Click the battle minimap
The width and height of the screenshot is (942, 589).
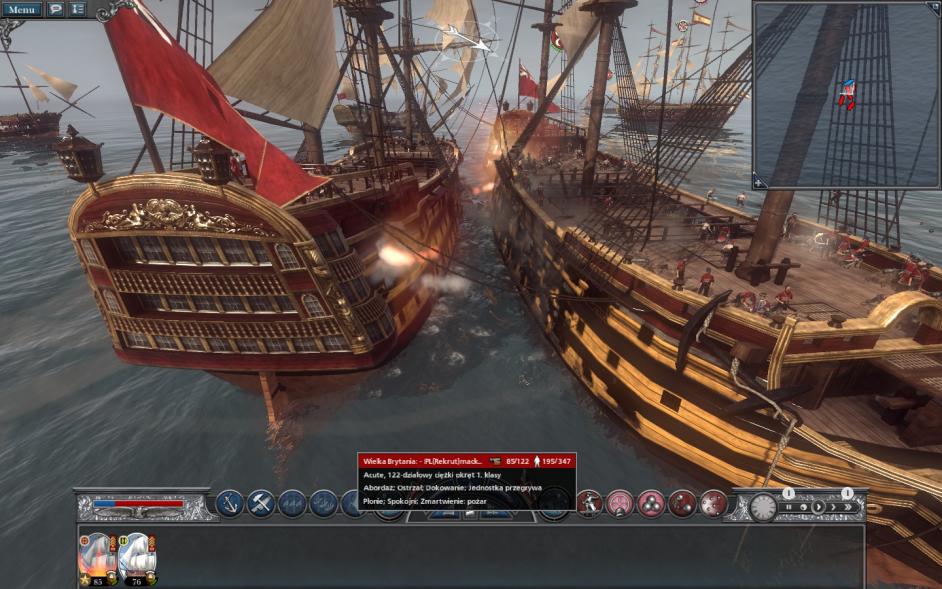pos(846,94)
